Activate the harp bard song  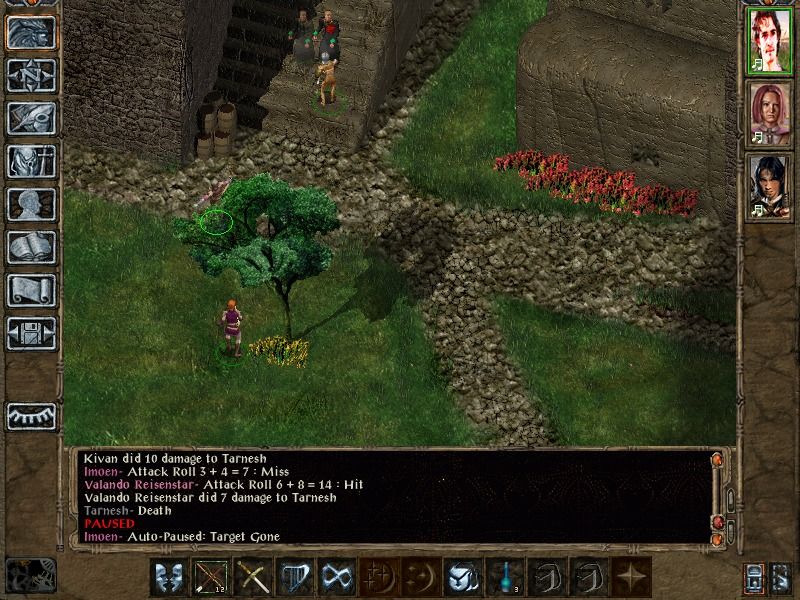(x=293, y=577)
